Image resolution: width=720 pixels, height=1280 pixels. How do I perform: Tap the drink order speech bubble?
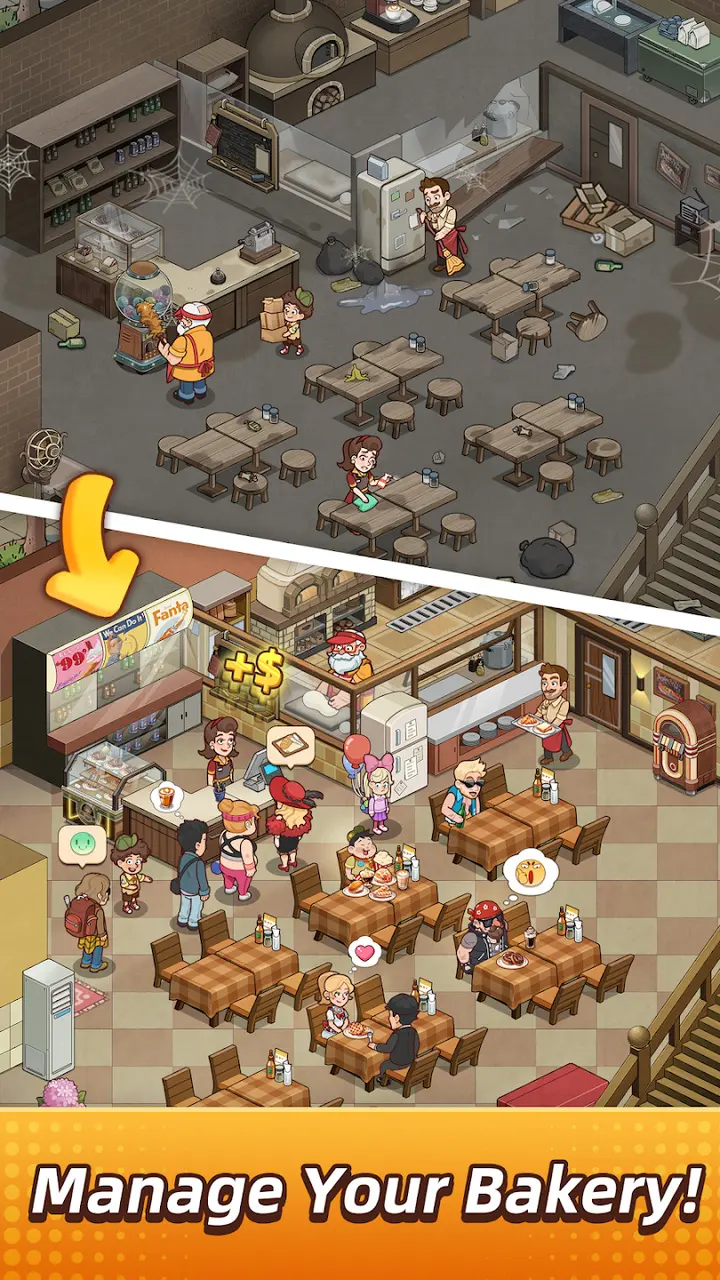tap(167, 798)
